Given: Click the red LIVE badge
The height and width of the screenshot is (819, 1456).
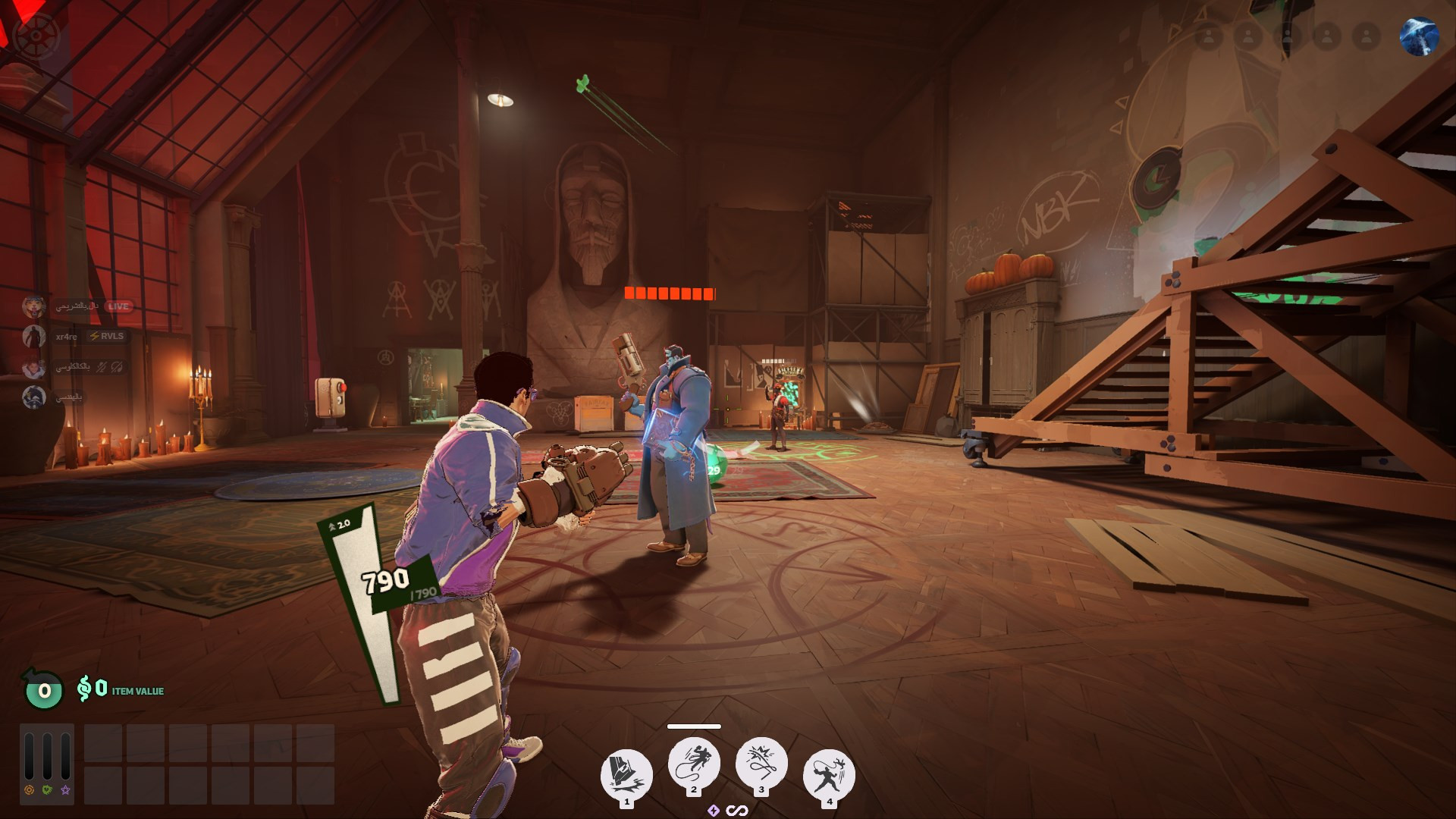Looking at the screenshot, I should point(118,306).
